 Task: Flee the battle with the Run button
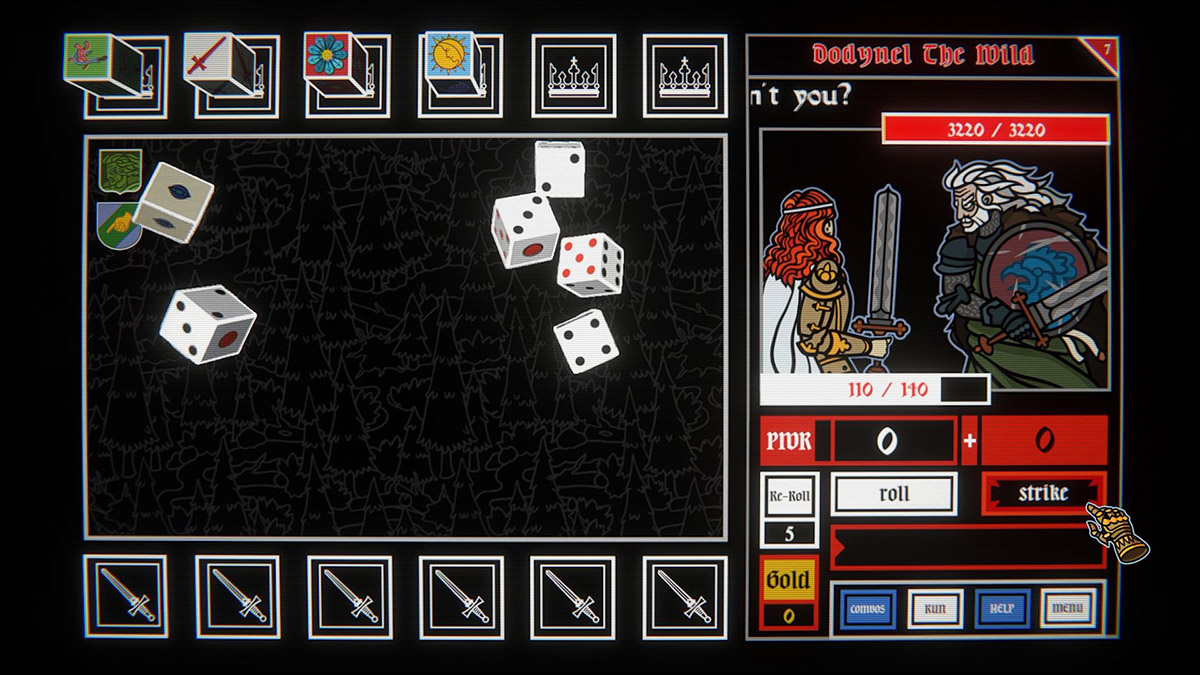coord(934,608)
